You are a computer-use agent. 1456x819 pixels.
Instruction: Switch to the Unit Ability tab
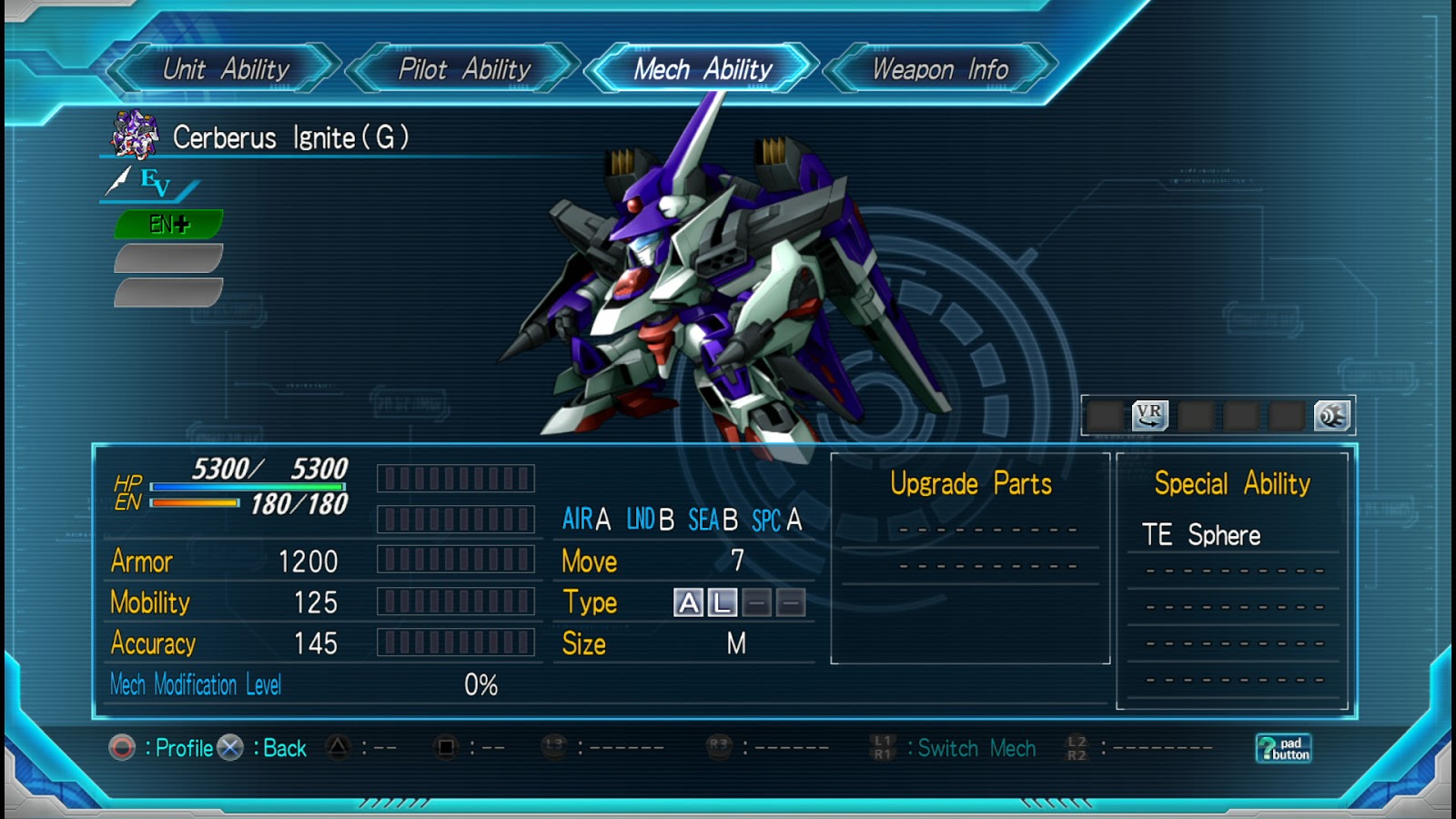pos(225,69)
